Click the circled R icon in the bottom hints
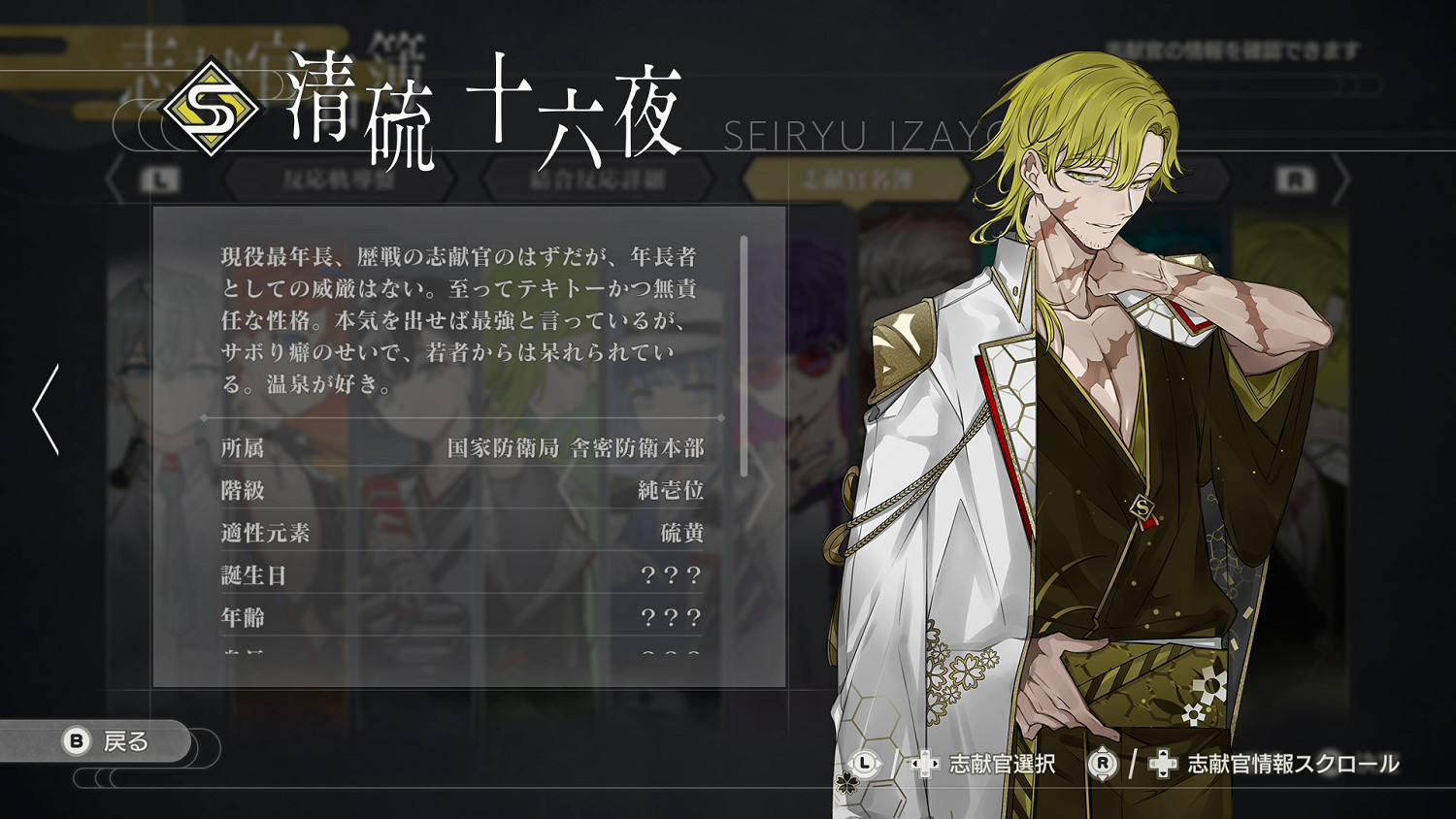The width and height of the screenshot is (1456, 819). [1103, 765]
